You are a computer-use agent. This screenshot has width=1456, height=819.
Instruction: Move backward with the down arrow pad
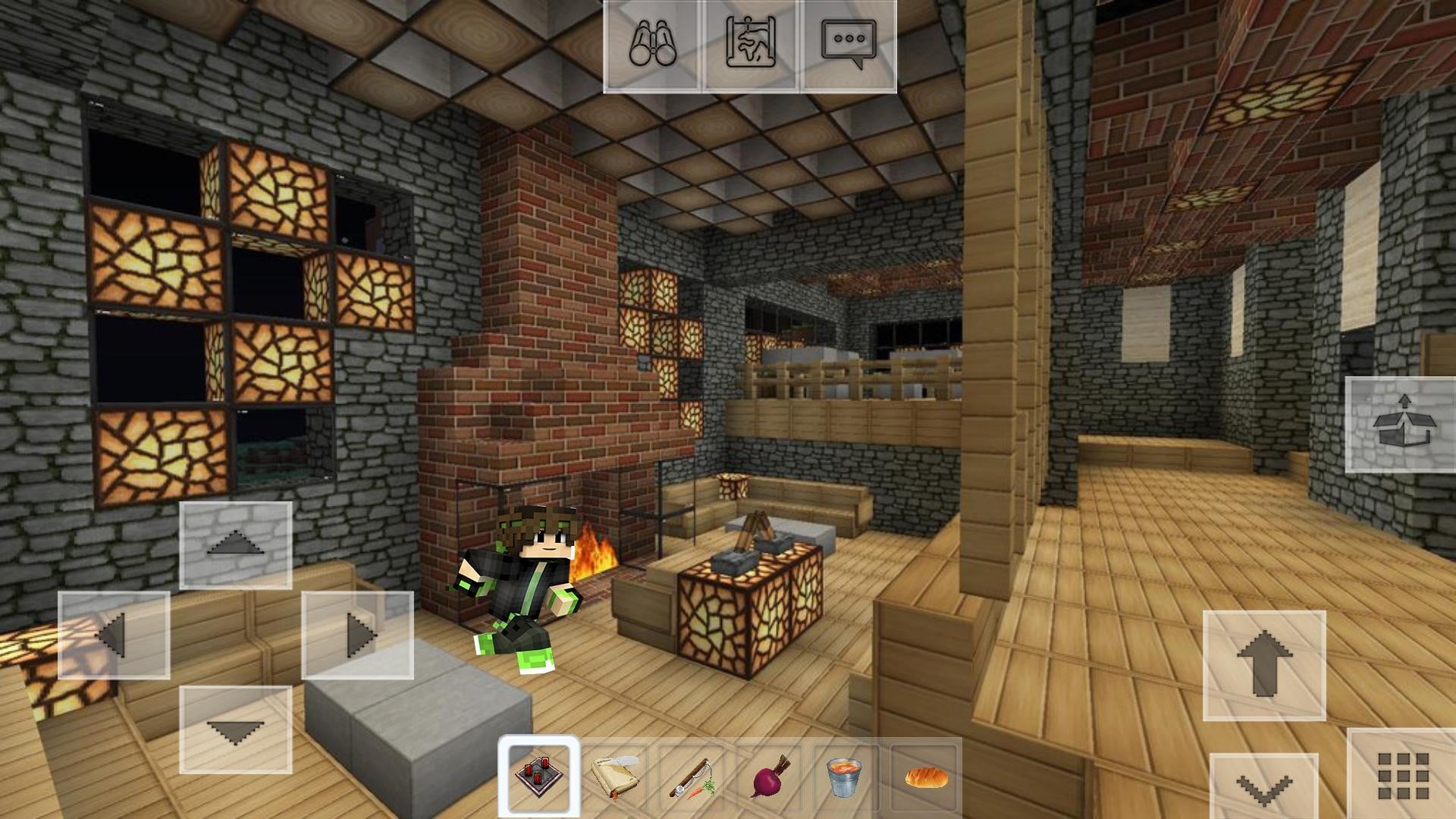click(x=236, y=730)
